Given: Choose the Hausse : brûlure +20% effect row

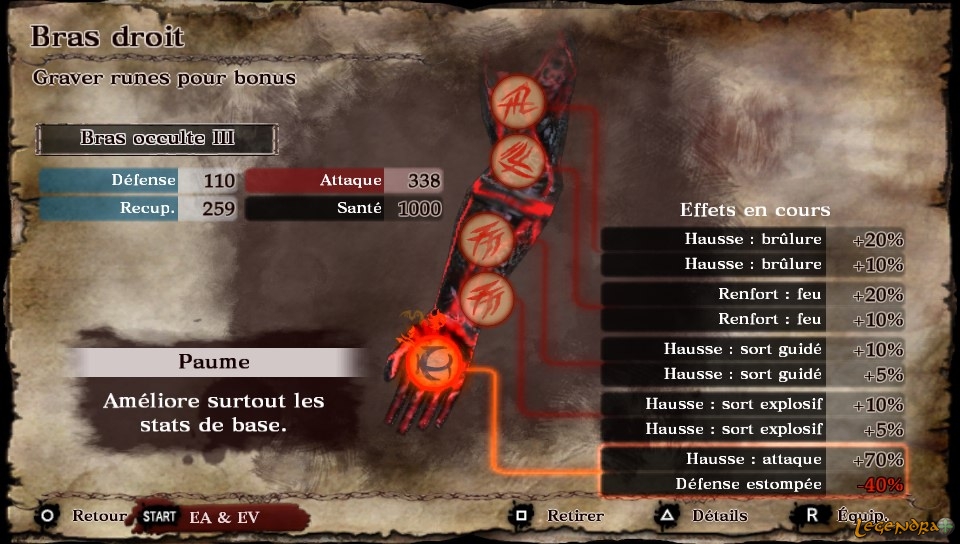Looking at the screenshot, I should pyautogui.click(x=752, y=239).
